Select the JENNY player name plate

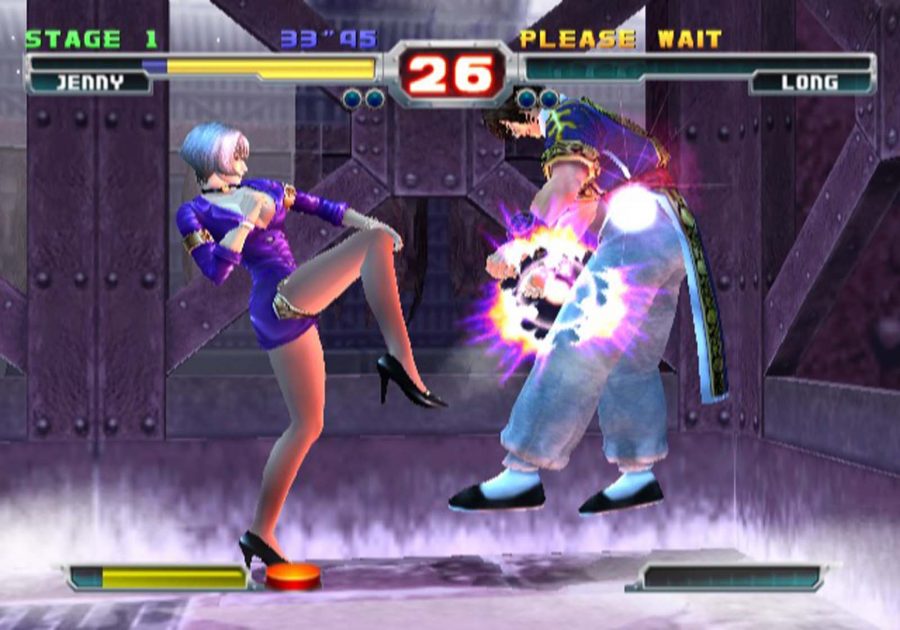88,84
